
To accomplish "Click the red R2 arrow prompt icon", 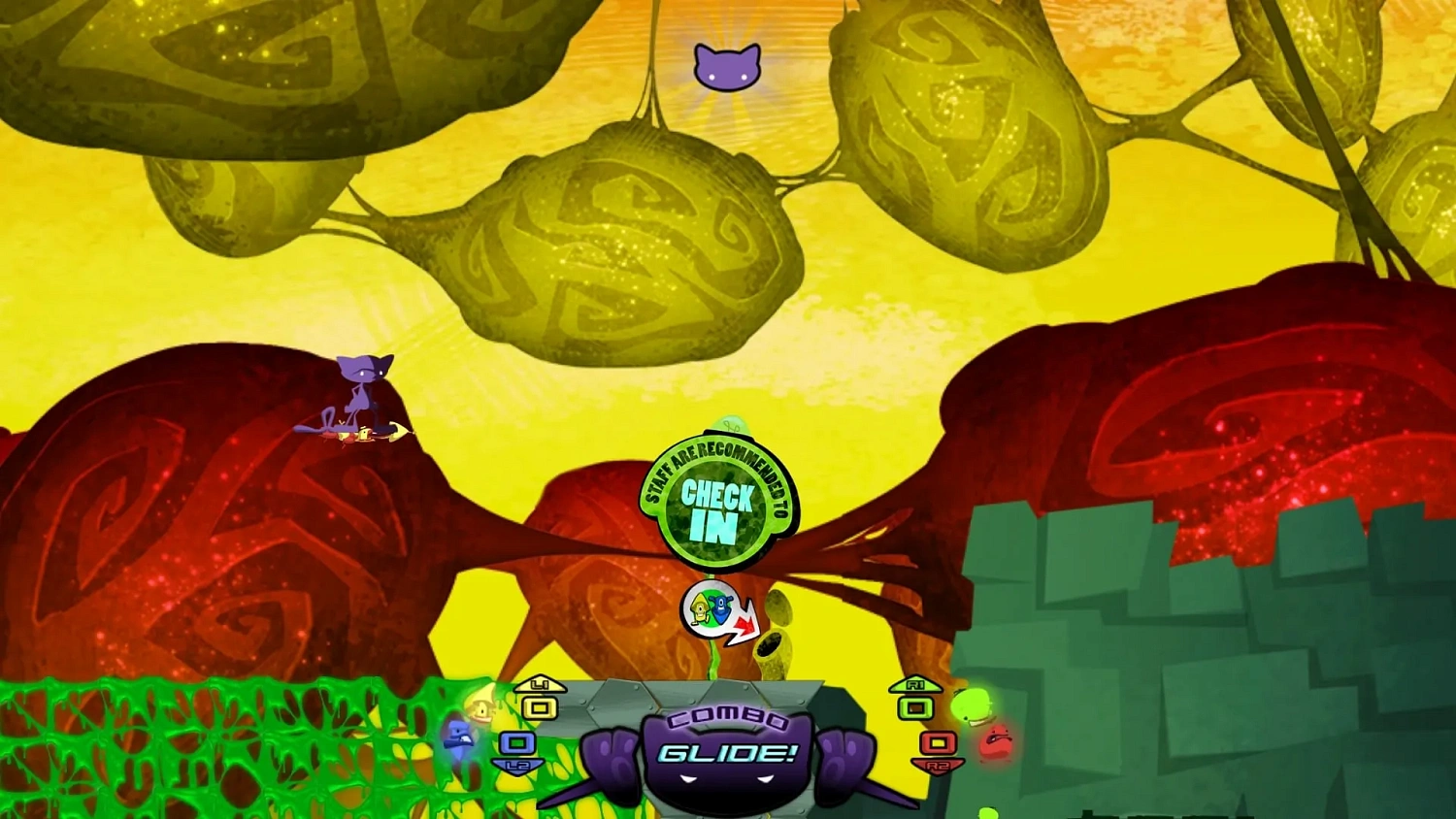I will click(937, 766).
